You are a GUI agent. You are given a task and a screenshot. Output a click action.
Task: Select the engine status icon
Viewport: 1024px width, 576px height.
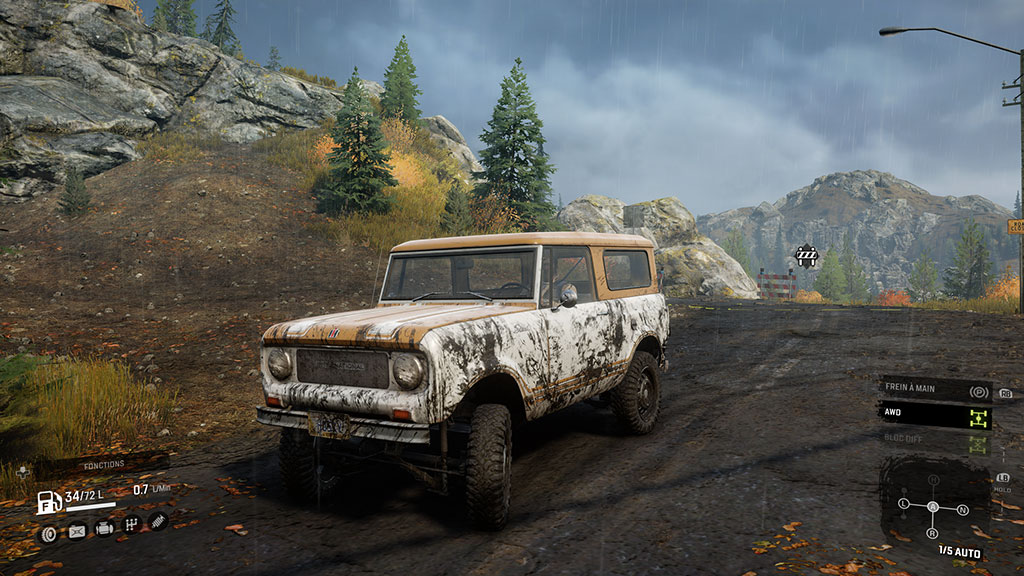pyautogui.click(x=104, y=529)
